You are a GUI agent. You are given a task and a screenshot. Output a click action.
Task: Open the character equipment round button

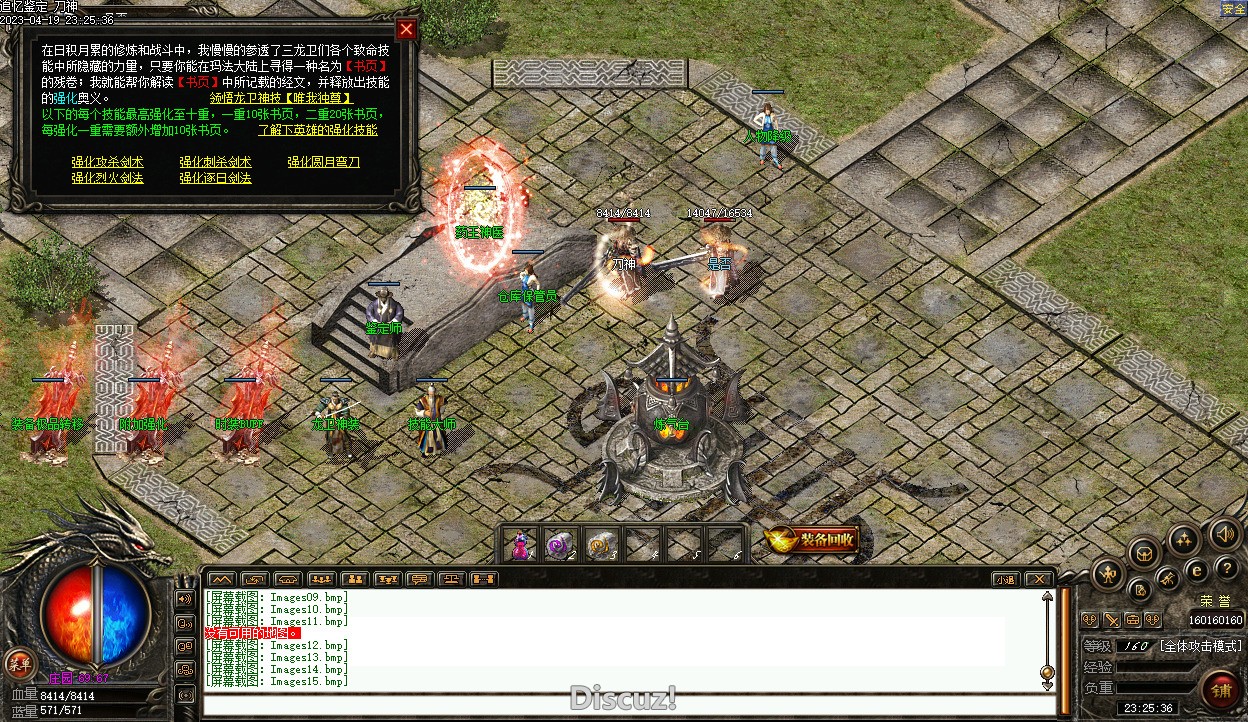pos(1108,574)
